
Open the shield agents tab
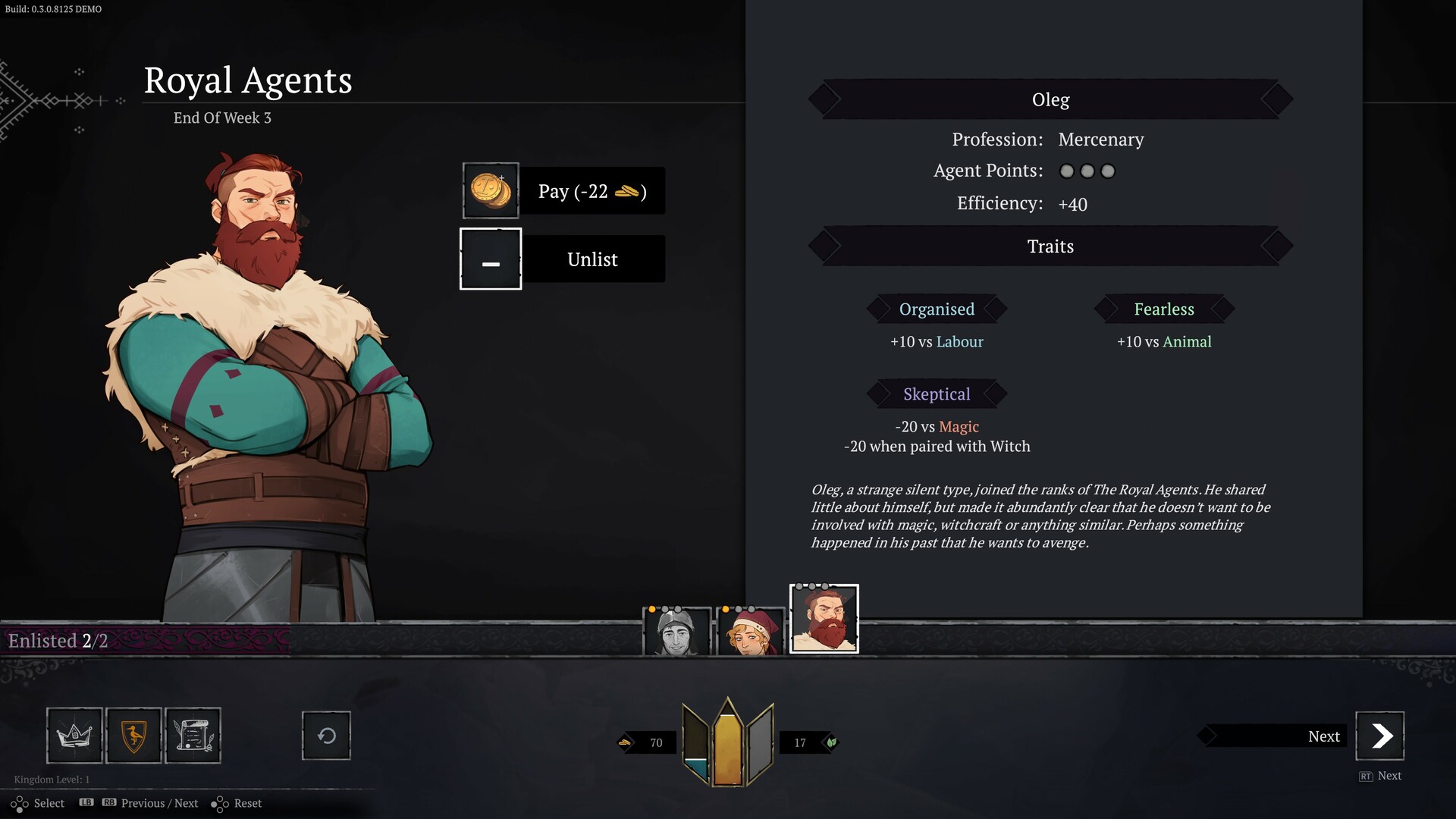[133, 735]
